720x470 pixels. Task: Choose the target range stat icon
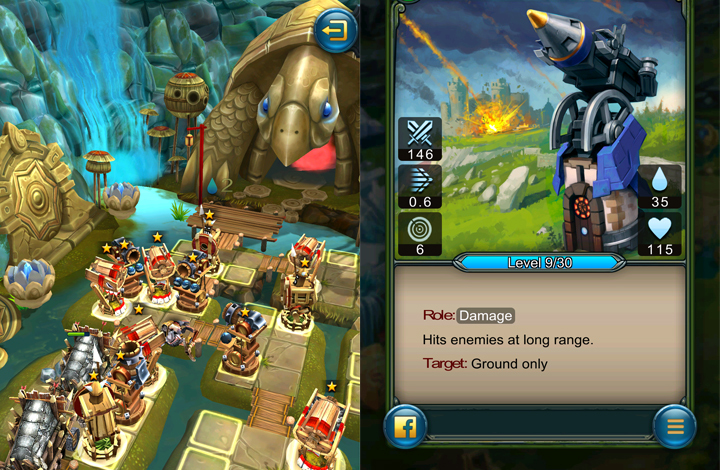[x=419, y=226]
